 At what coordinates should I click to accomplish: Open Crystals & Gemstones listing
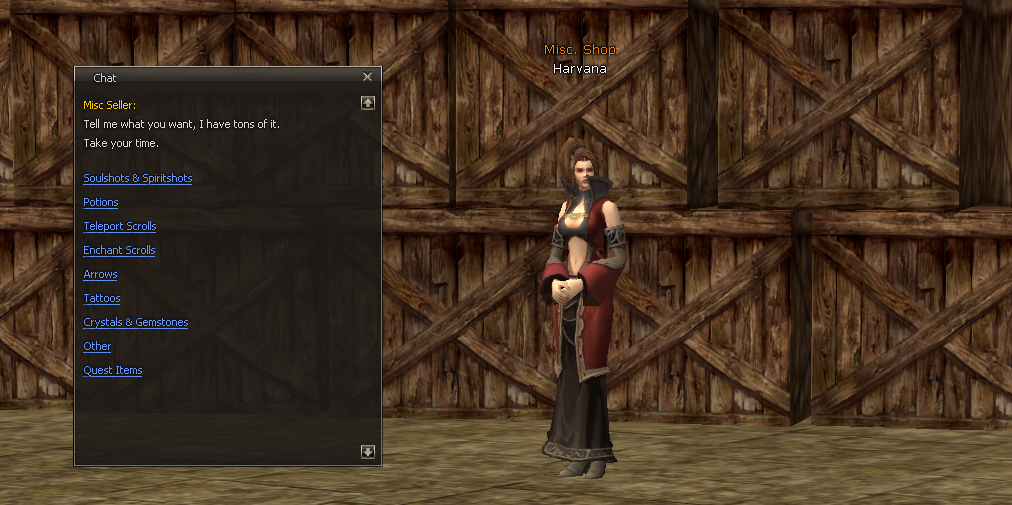(135, 322)
